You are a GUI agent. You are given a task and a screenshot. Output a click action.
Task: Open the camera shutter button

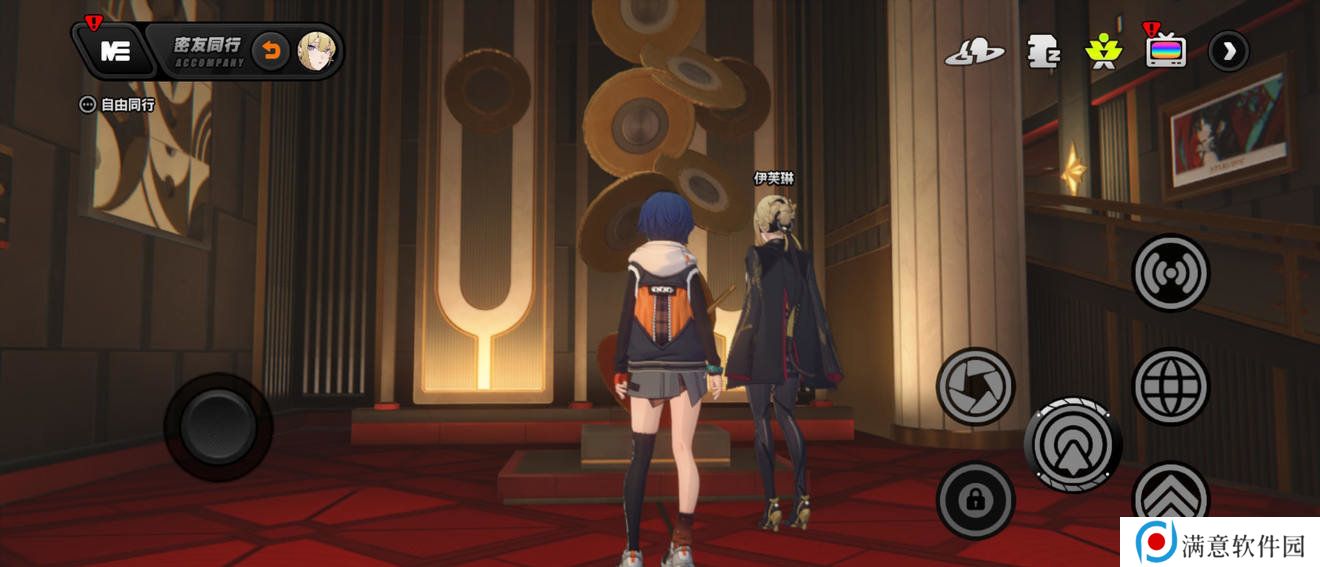(x=975, y=386)
